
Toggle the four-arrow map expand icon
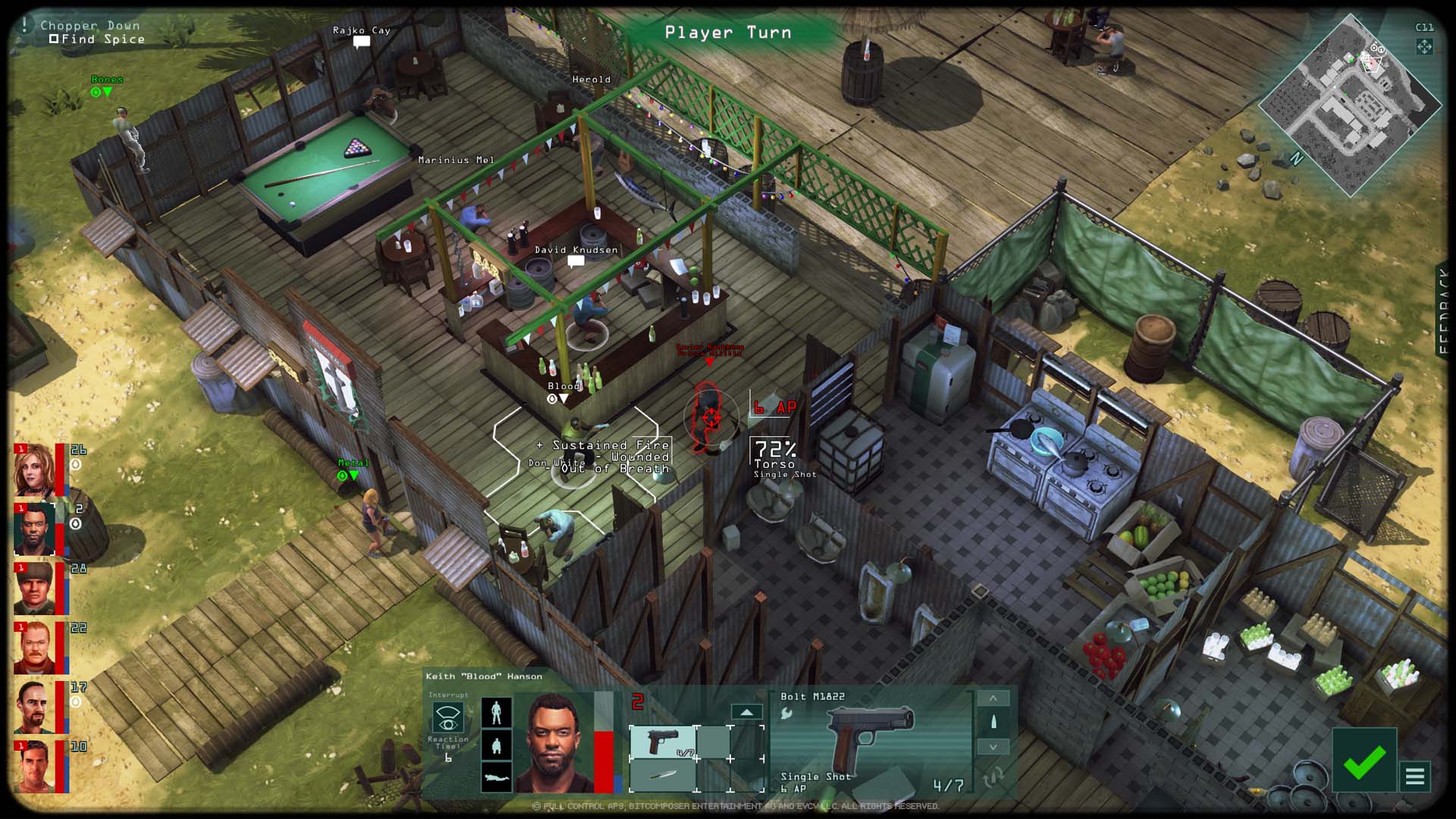click(1424, 47)
